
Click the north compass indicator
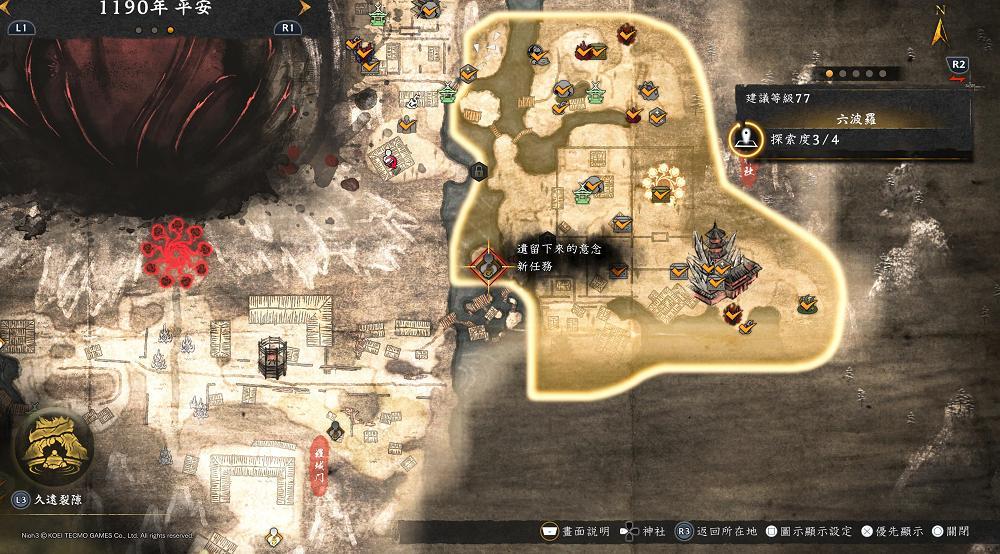(938, 30)
